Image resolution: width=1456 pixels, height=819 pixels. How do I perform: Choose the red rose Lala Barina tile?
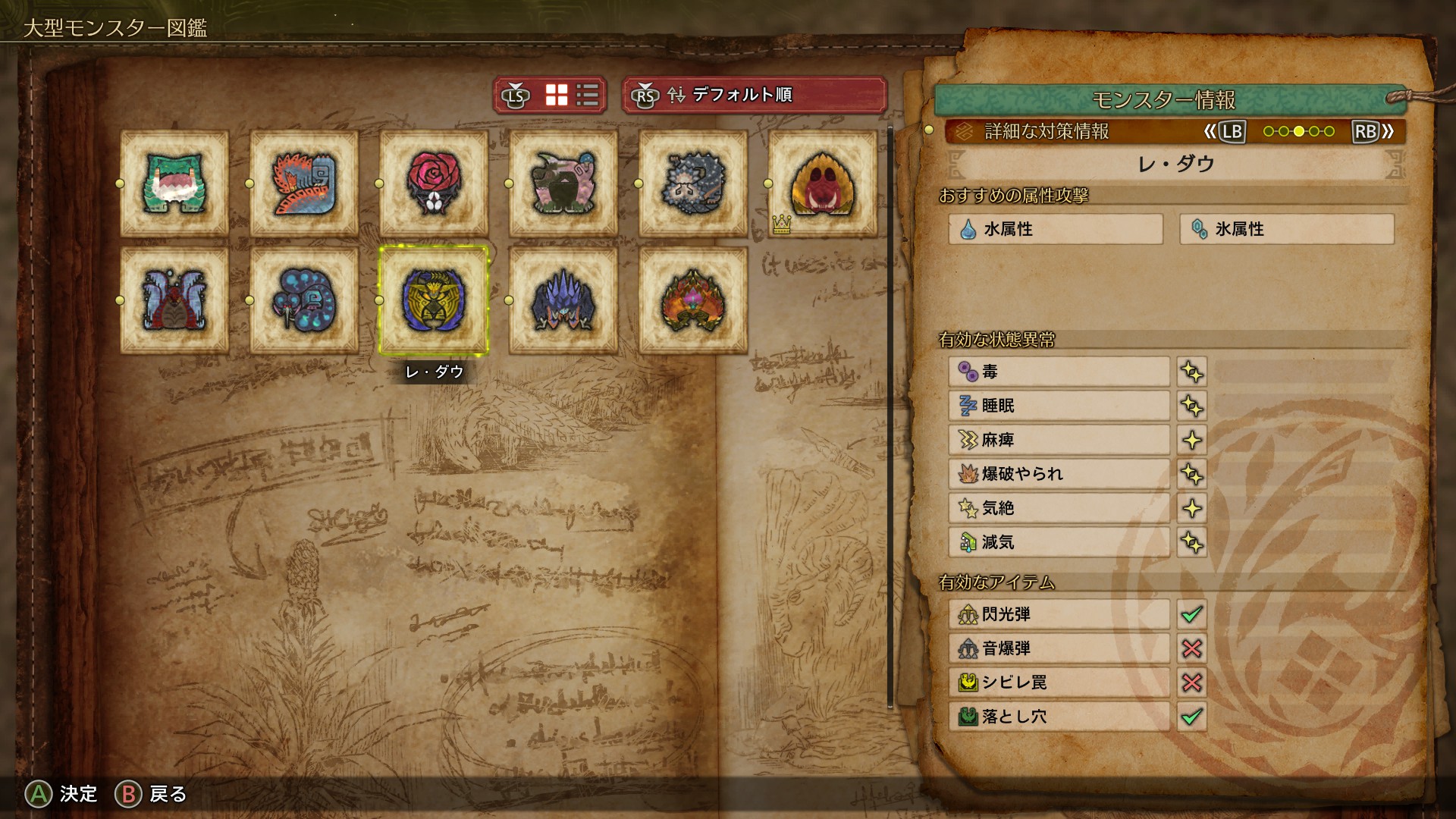(x=434, y=184)
